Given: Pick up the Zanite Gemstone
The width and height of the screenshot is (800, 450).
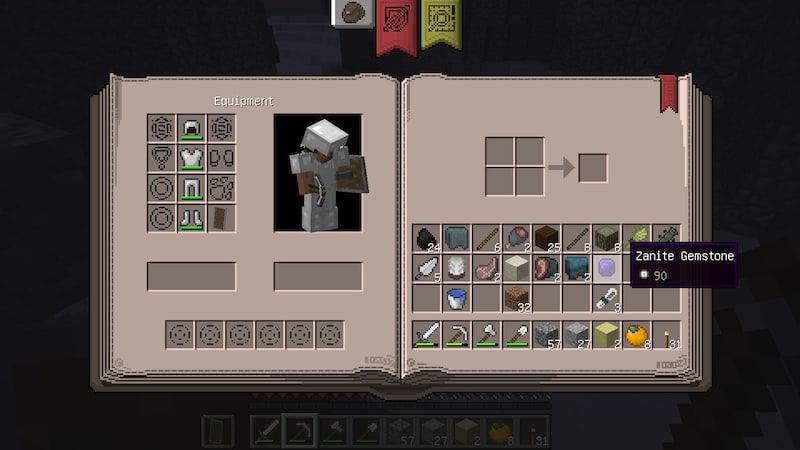Looking at the screenshot, I should tap(607, 268).
